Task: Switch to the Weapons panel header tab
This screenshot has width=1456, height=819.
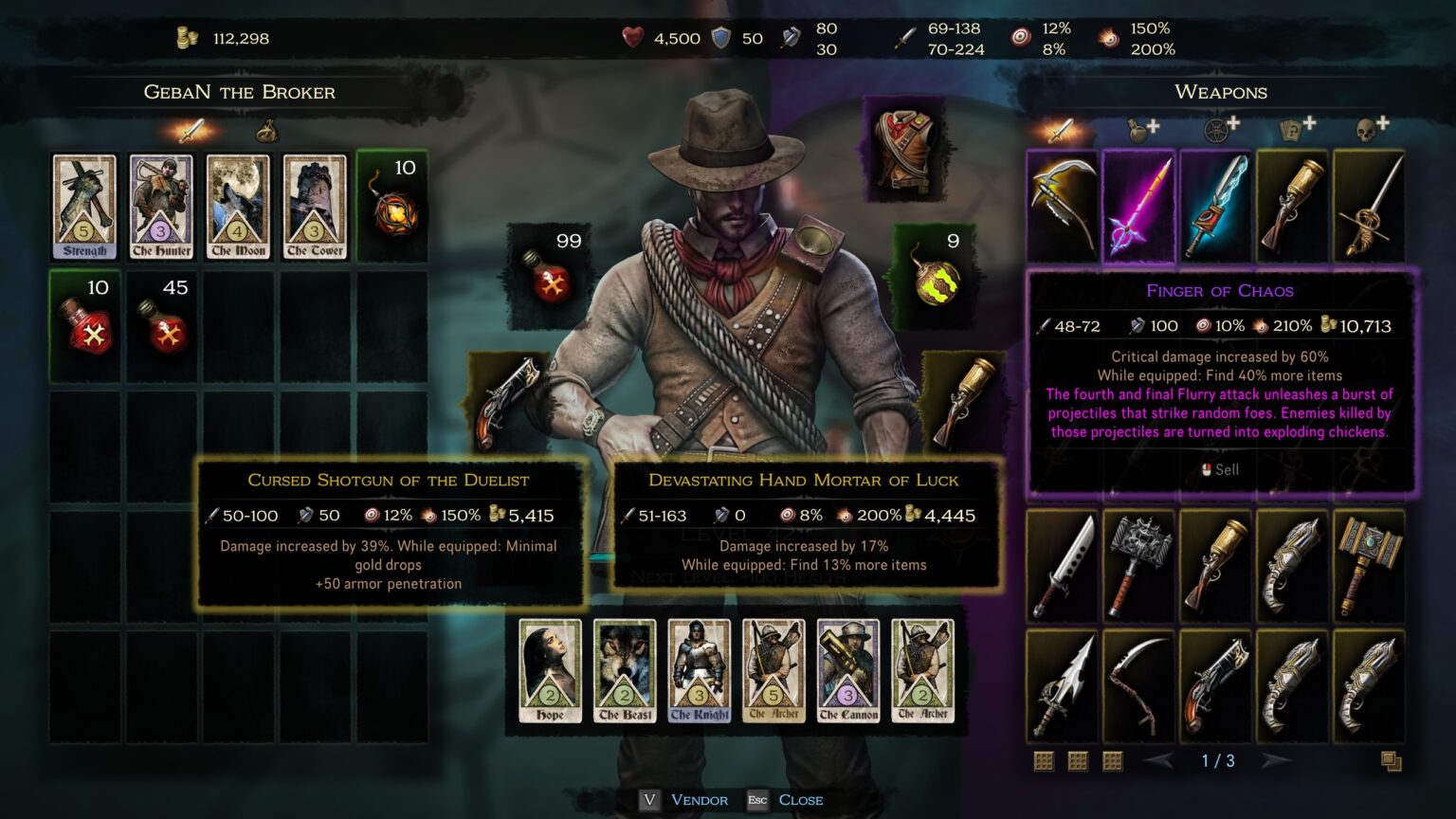Action: point(1222,92)
